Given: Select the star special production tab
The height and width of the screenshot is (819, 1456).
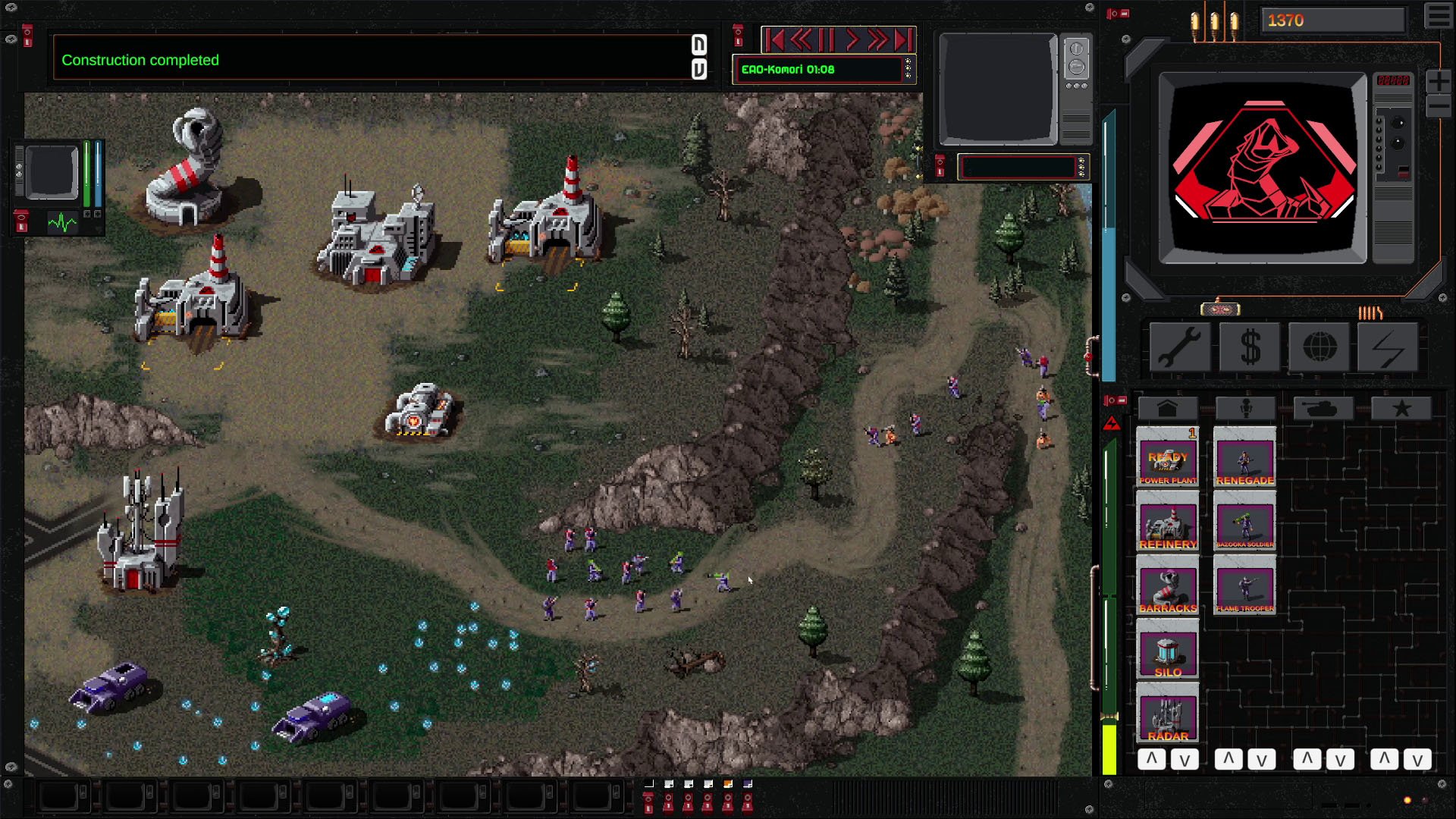Looking at the screenshot, I should click(1401, 409).
